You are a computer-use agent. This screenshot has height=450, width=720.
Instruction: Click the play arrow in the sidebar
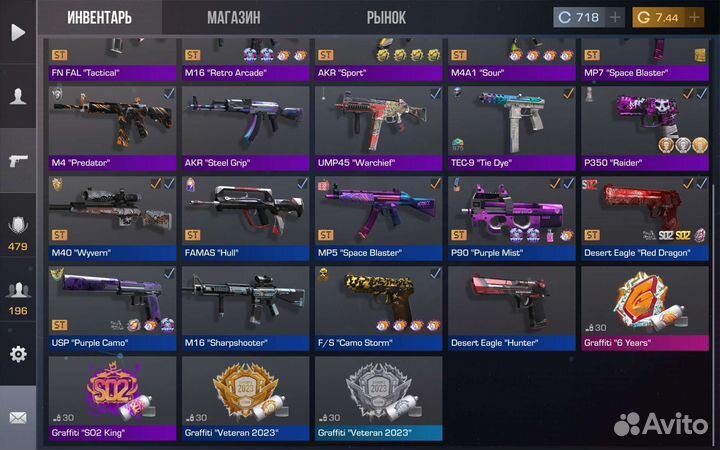click(18, 32)
